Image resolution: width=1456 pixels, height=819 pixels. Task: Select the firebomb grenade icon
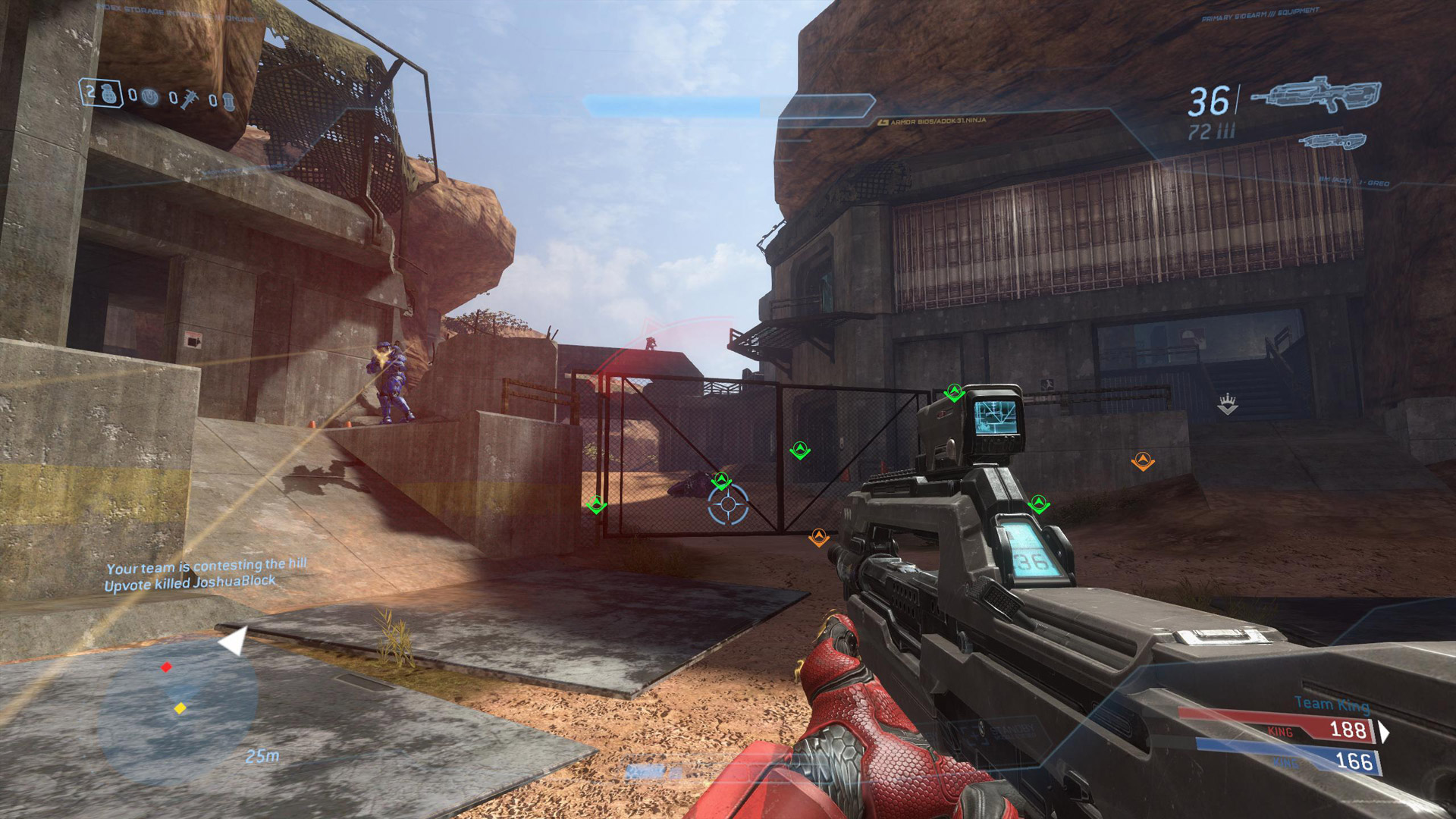[228, 102]
